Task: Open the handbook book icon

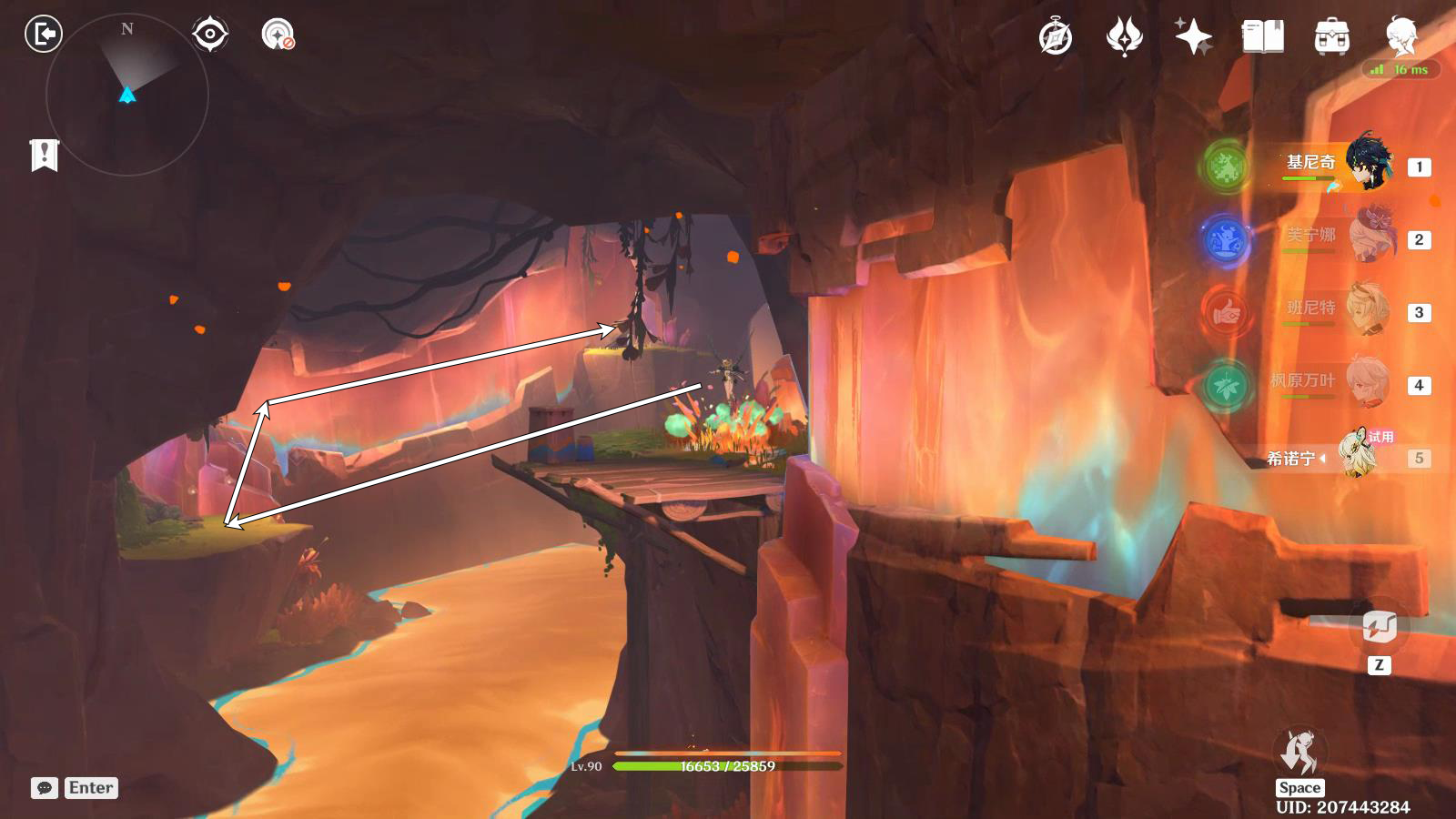Action: tap(1262, 37)
